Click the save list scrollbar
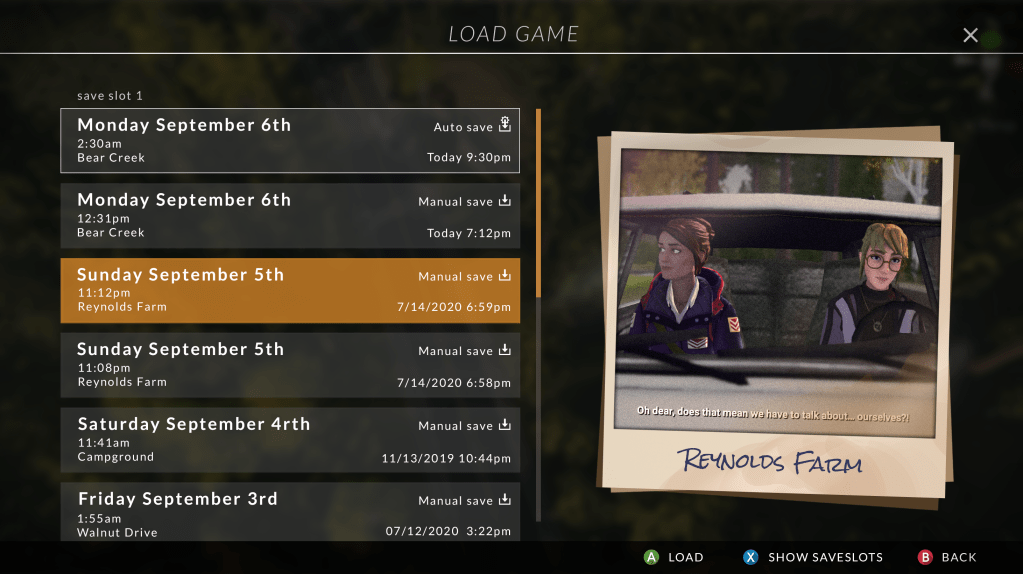This screenshot has height=574, width=1023. tap(538, 203)
